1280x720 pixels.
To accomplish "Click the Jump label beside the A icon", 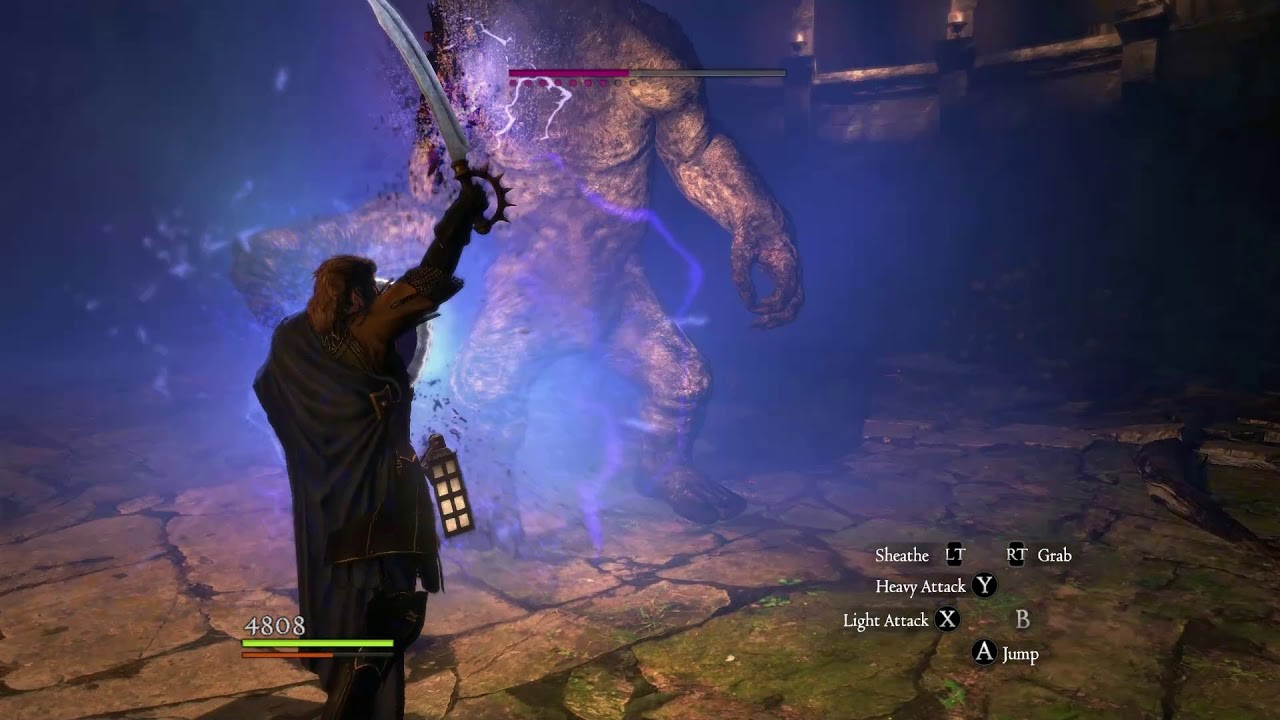I will (1021, 654).
